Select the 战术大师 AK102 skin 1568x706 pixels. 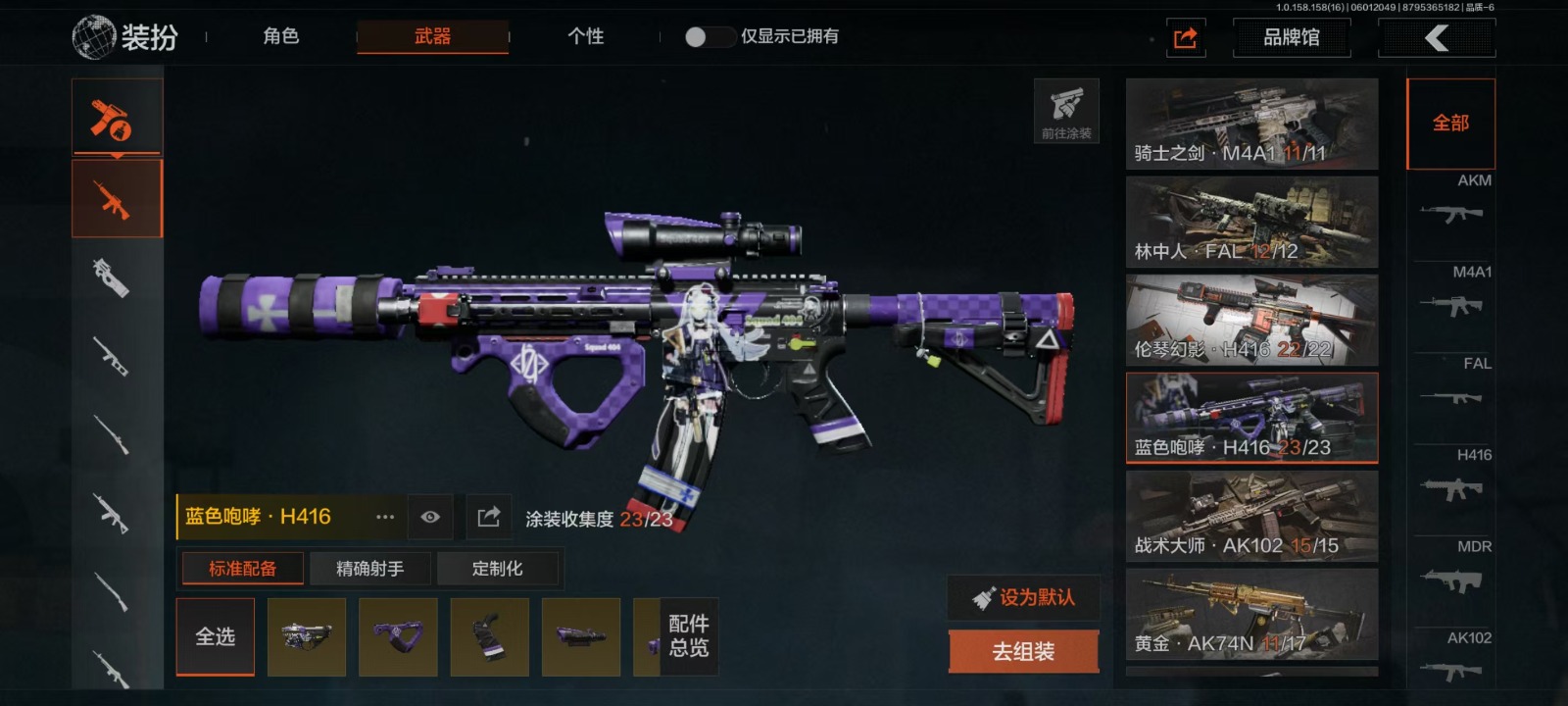pyautogui.click(x=1251, y=516)
